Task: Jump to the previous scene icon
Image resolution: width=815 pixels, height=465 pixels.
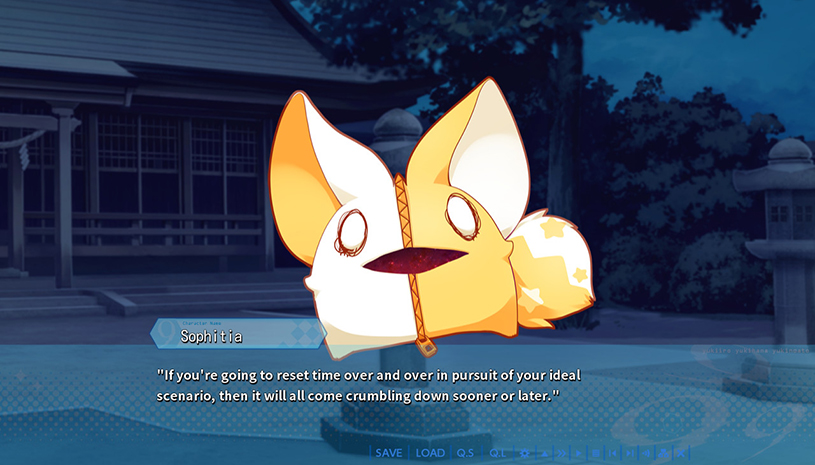Action: [x=614, y=453]
